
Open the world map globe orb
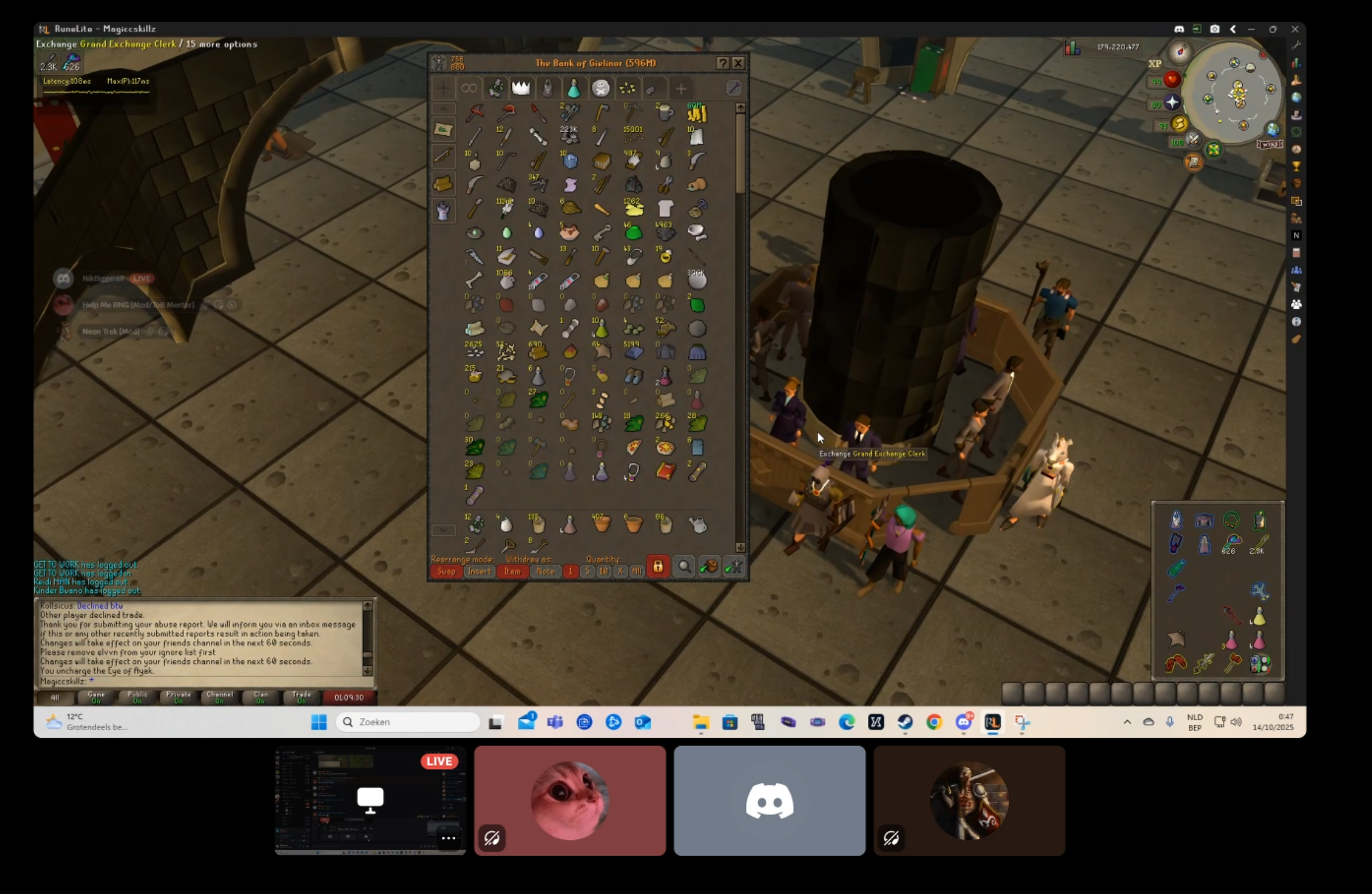pyautogui.click(x=1272, y=130)
